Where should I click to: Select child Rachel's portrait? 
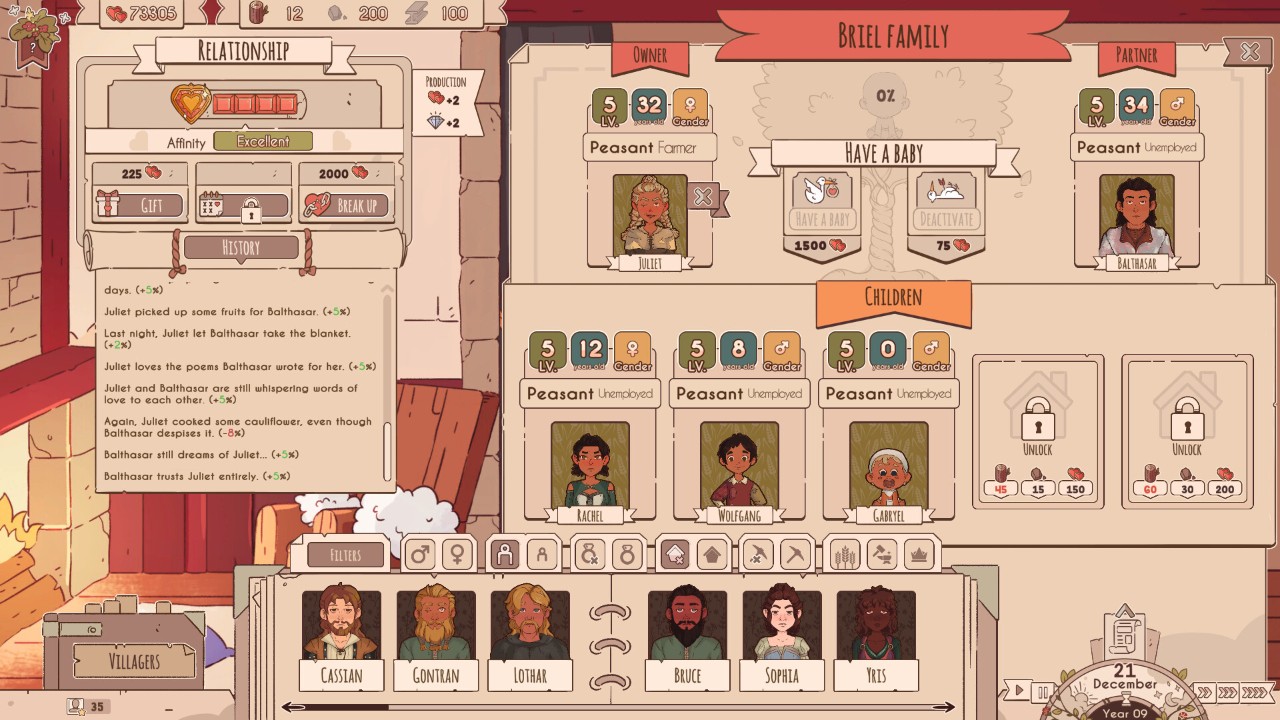pyautogui.click(x=590, y=465)
